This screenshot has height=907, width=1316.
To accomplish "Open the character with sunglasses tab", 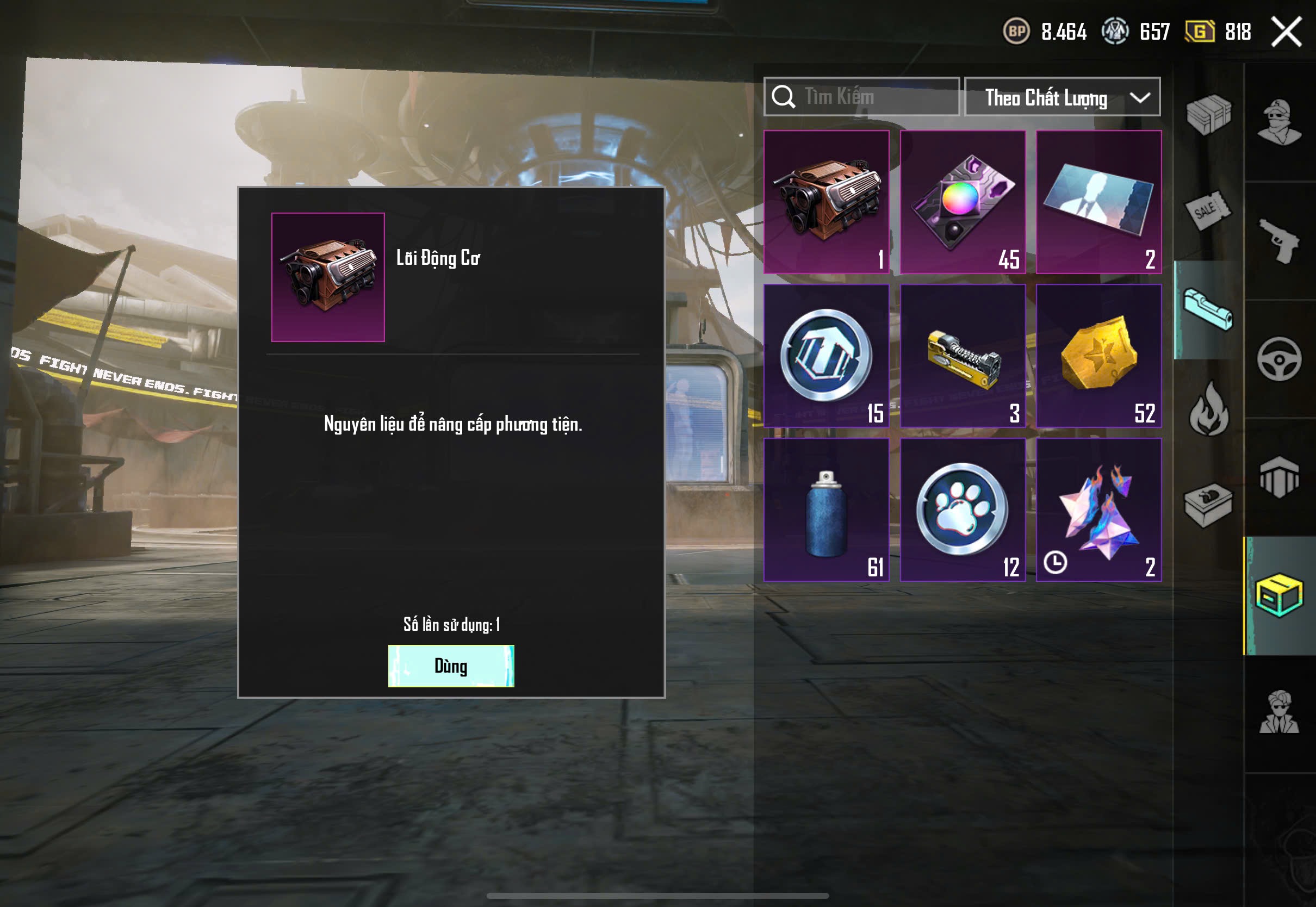I will pos(1279,713).
